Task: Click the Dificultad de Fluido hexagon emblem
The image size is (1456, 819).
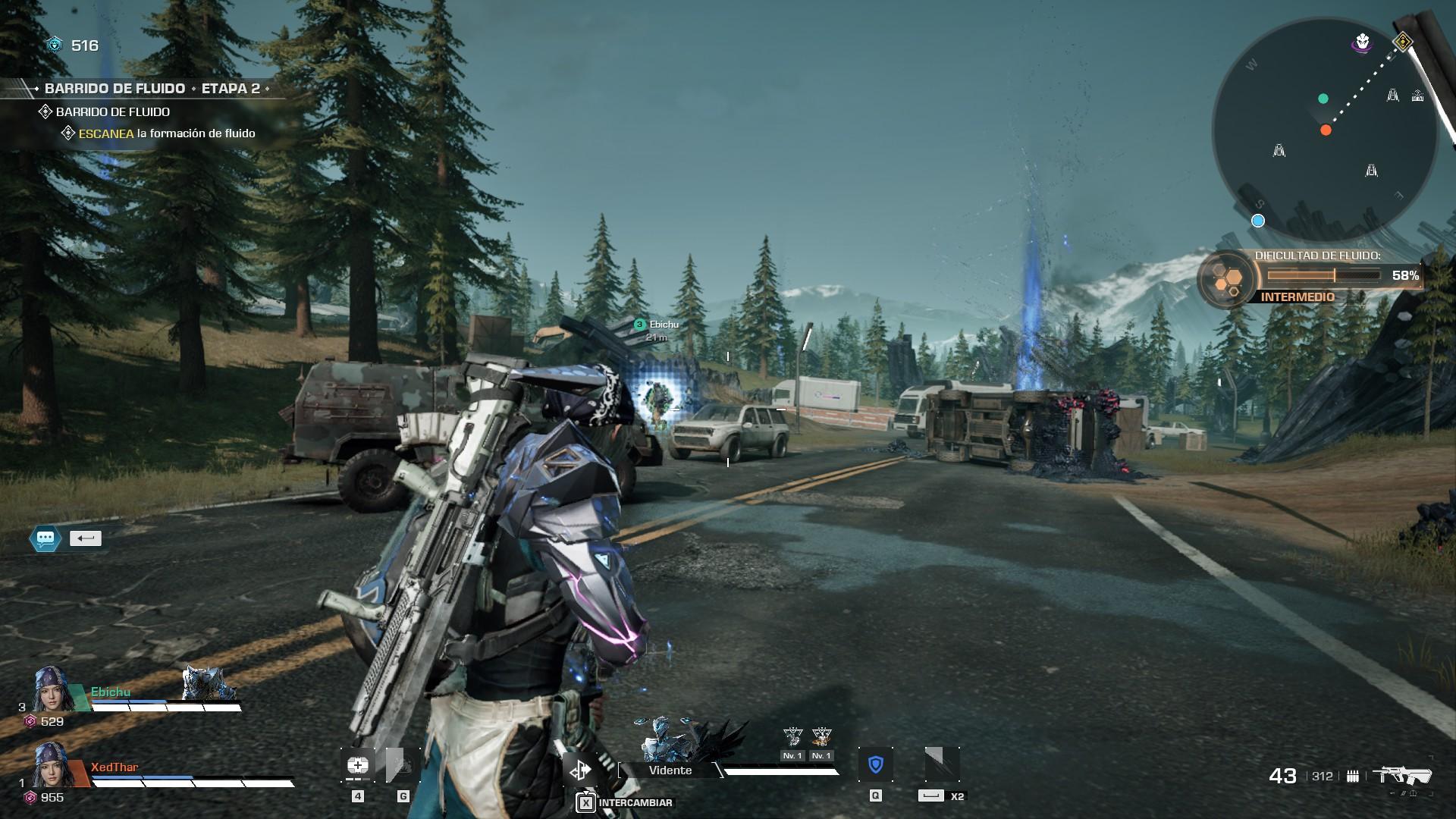Action: coord(1225,281)
